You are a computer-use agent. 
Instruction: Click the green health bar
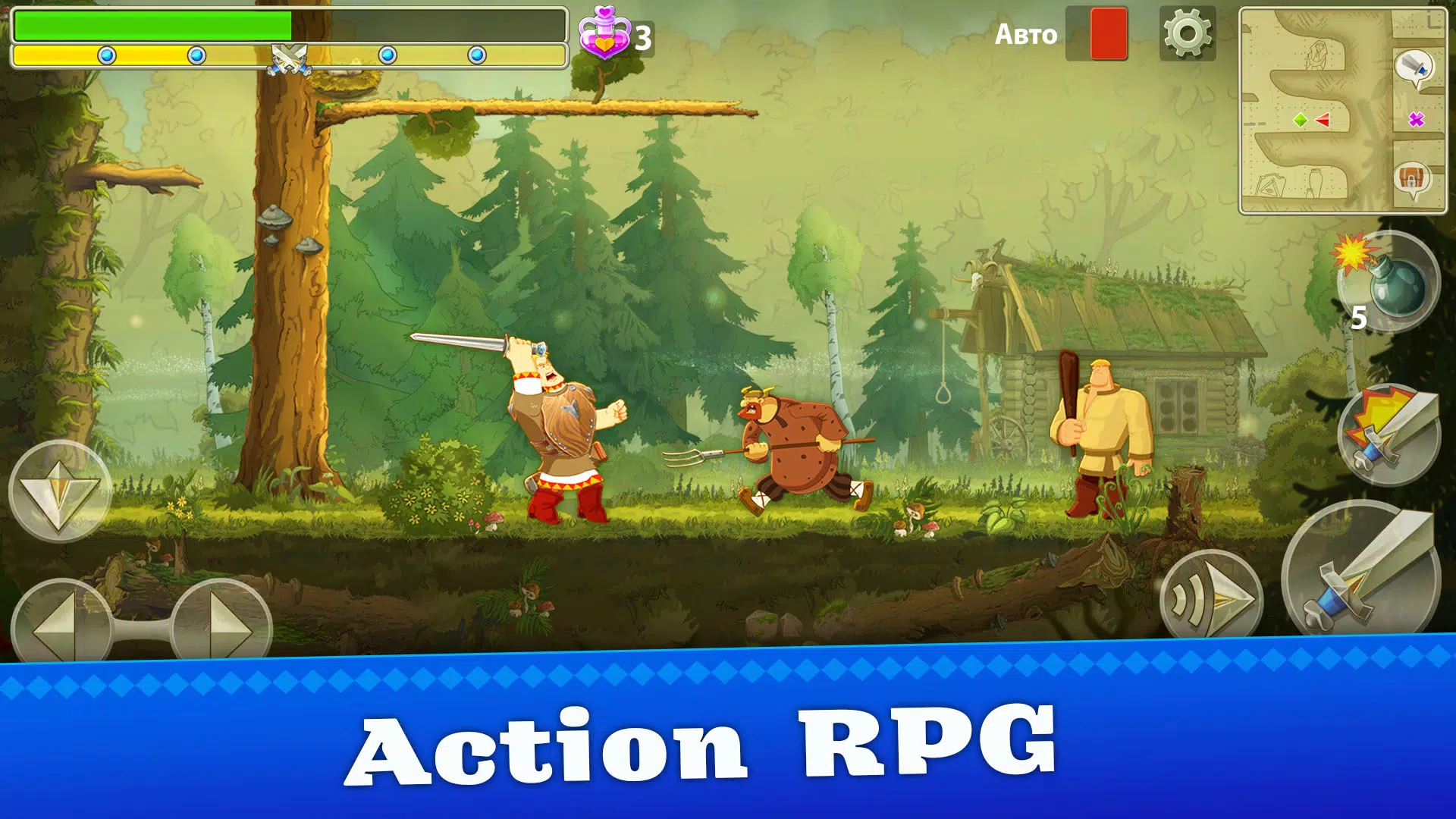click(152, 27)
